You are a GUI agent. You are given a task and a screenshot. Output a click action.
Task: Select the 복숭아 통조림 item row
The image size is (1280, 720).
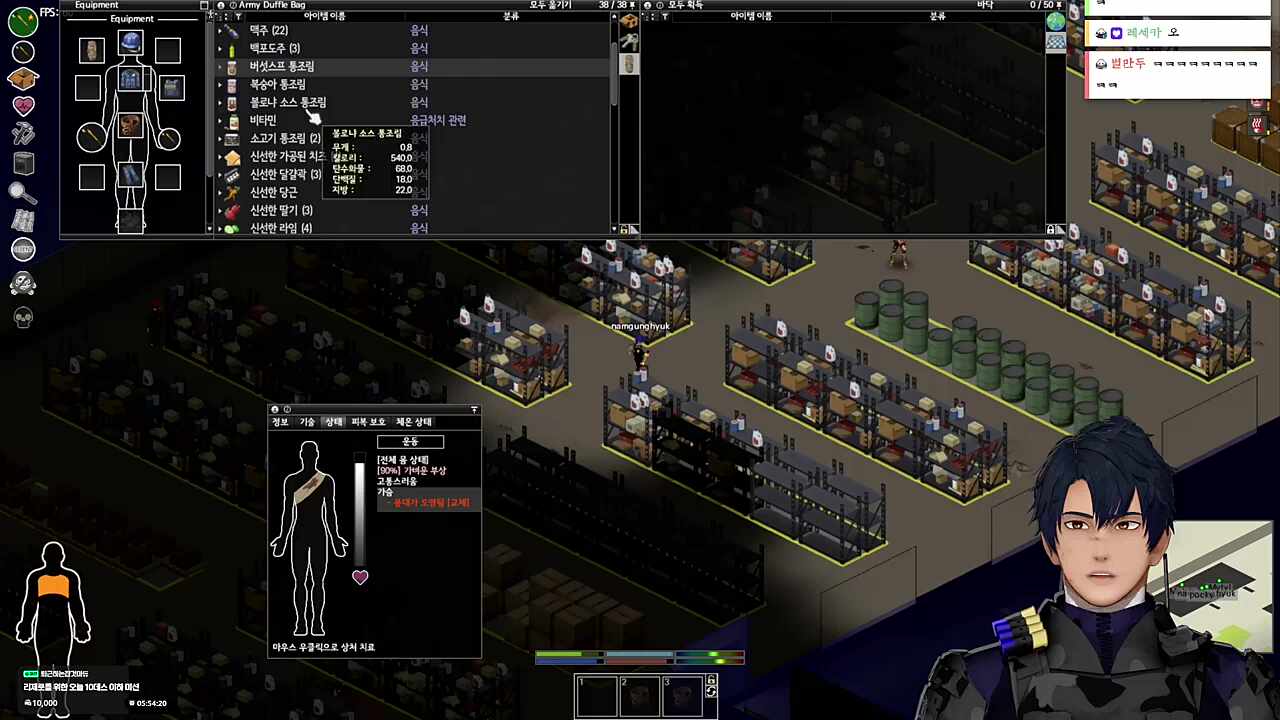coord(277,84)
